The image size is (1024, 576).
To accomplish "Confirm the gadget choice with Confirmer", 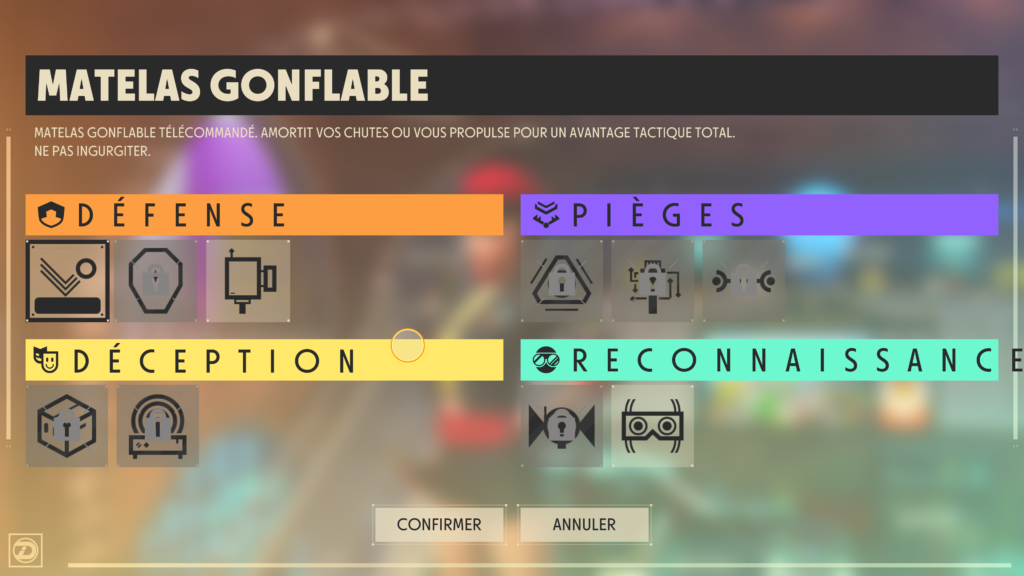I will coord(439,524).
